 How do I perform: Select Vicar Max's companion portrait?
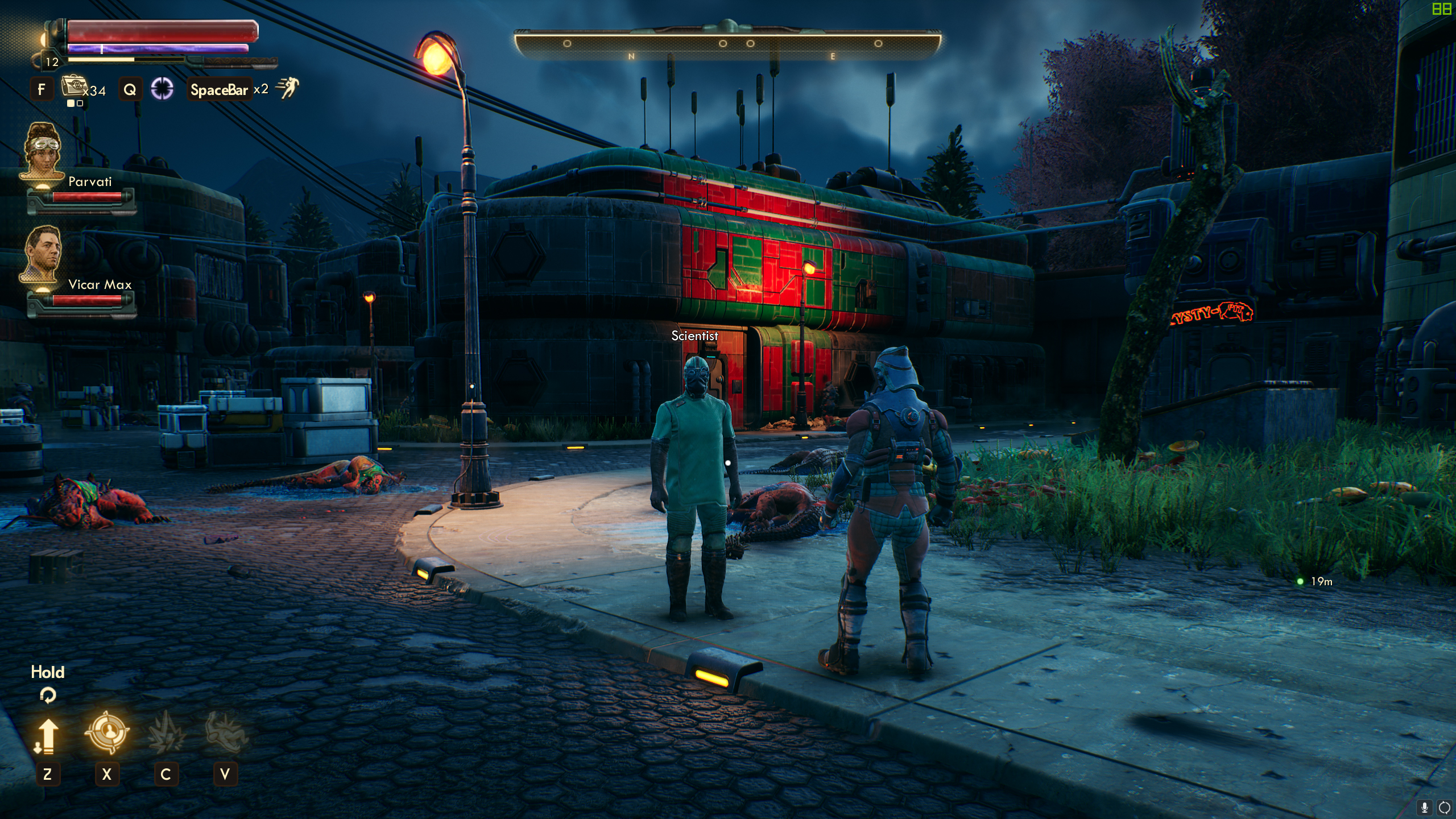point(42,253)
